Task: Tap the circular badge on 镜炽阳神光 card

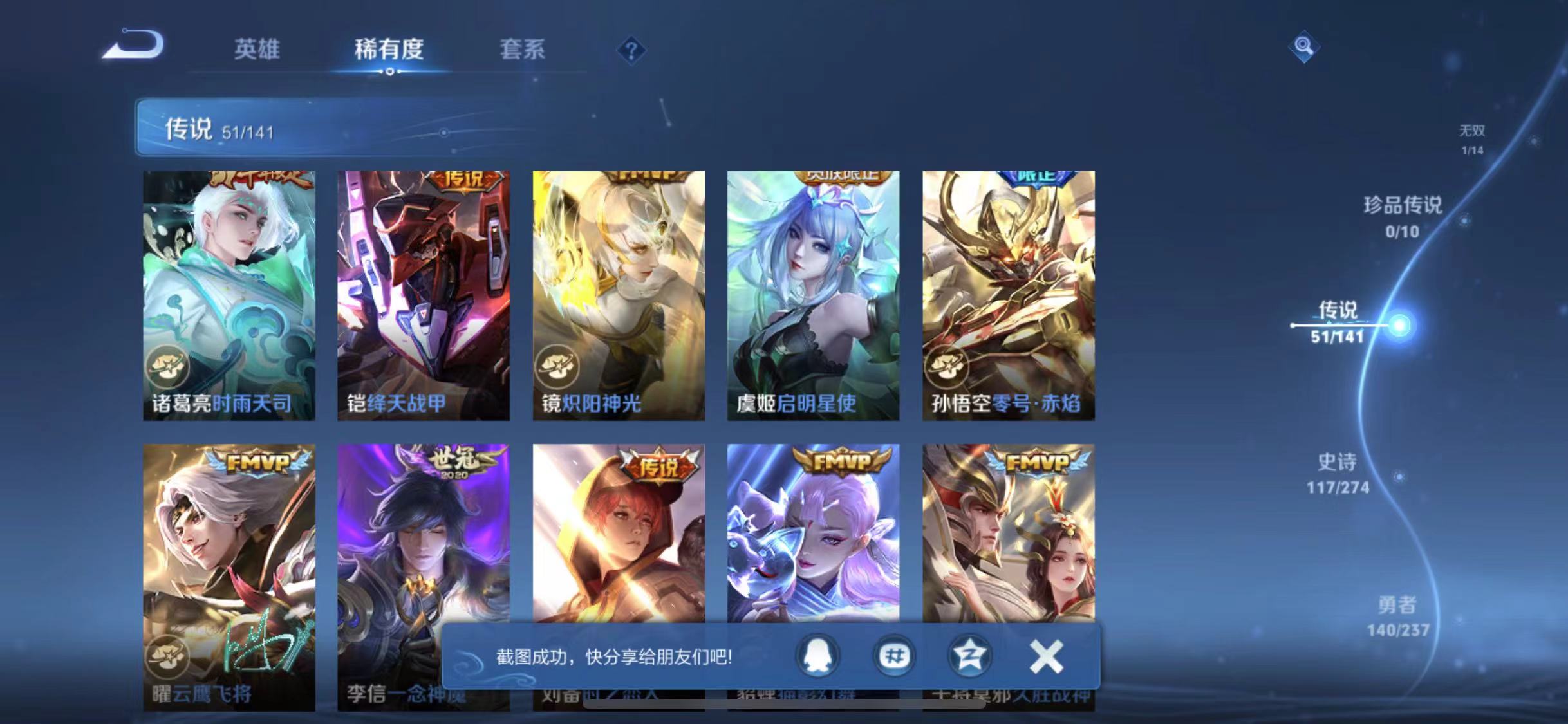Action: (557, 366)
